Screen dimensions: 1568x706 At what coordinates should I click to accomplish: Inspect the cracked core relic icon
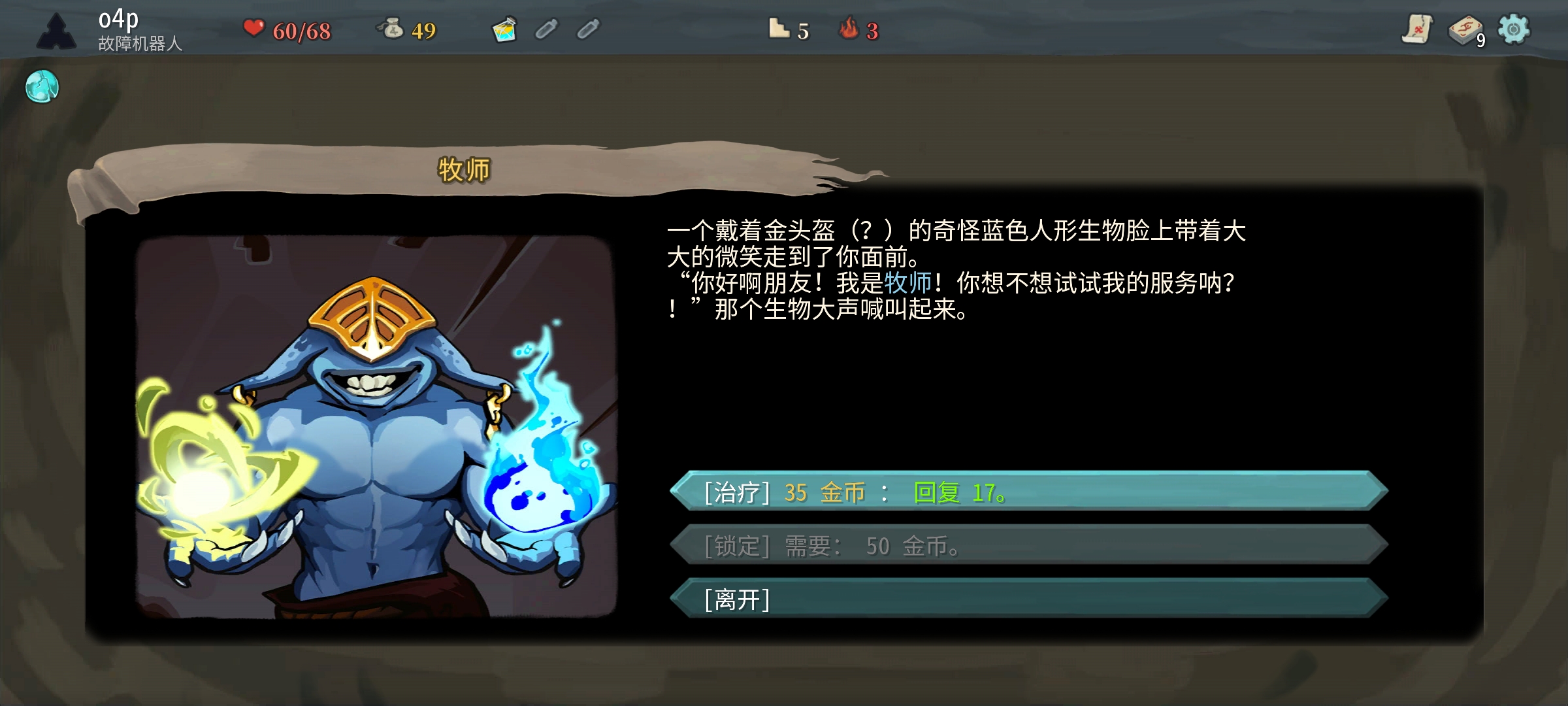(42, 86)
